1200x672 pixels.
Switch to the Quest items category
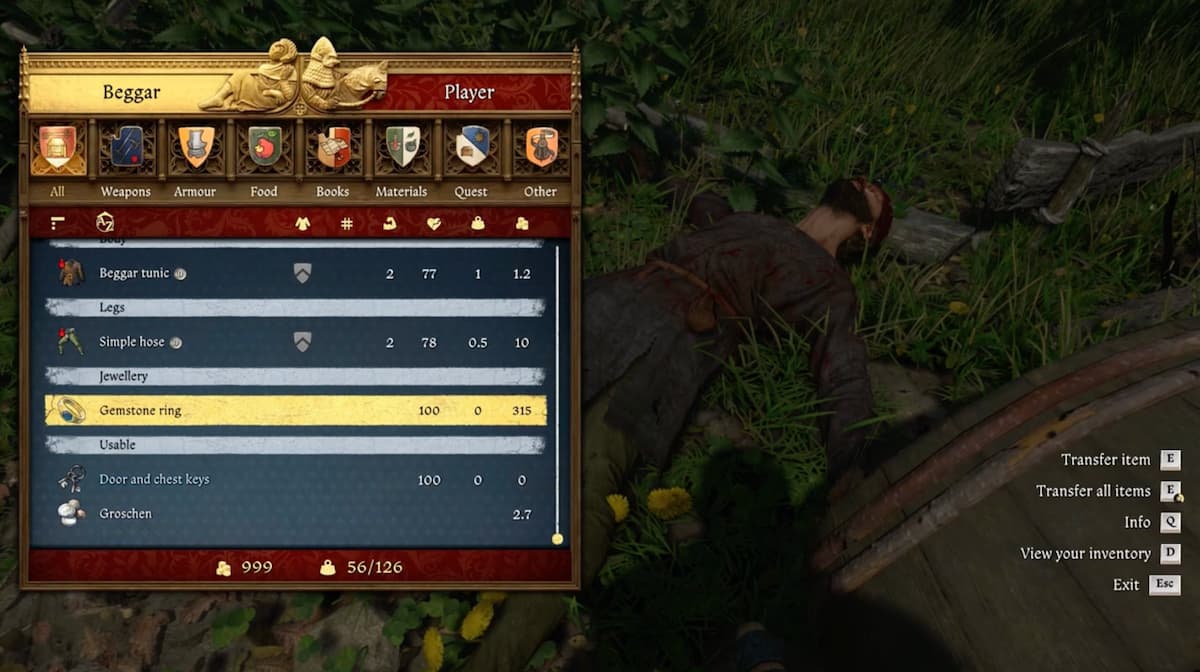[x=471, y=147]
